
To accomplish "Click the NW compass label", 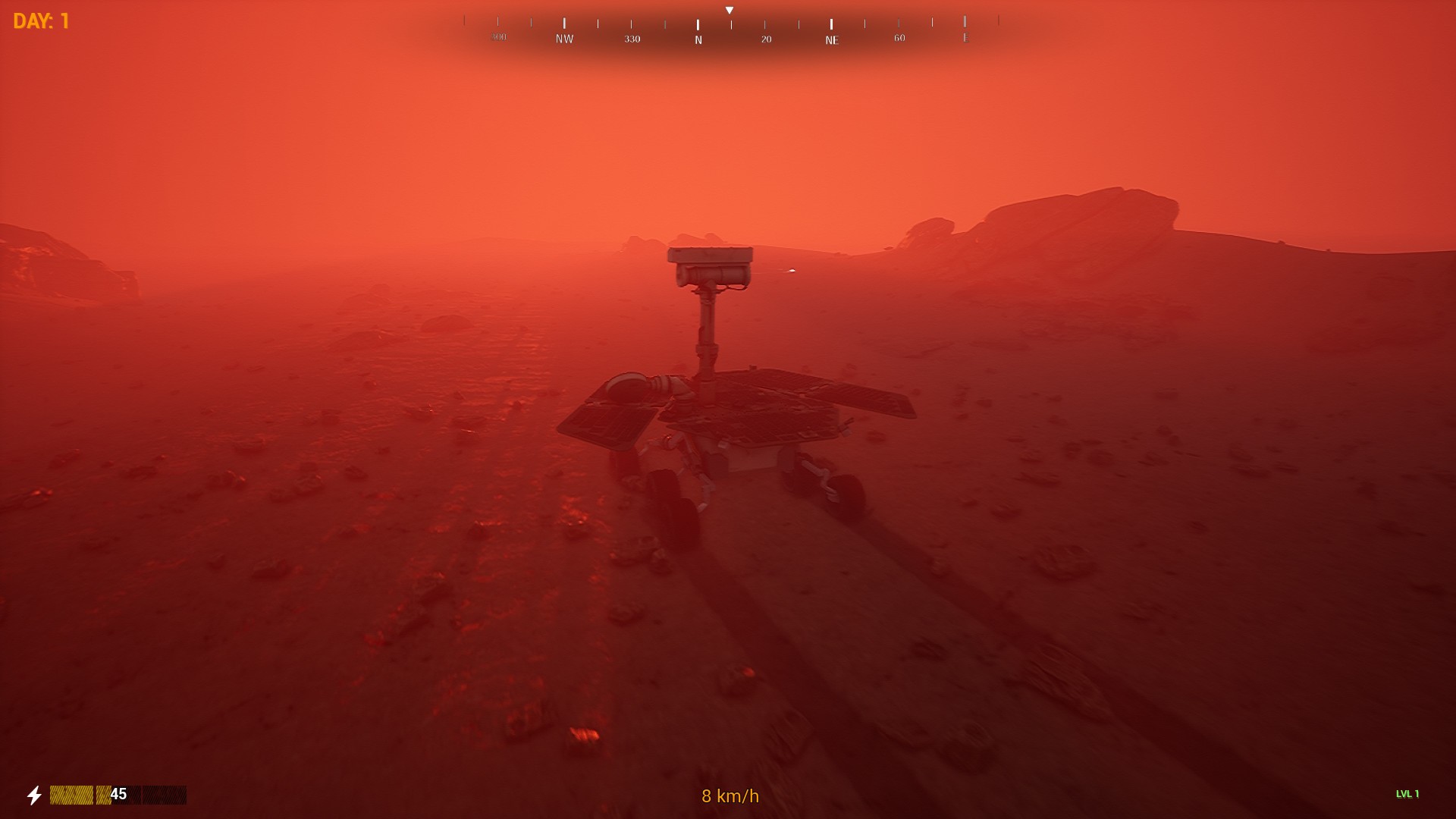I will click(x=563, y=36).
